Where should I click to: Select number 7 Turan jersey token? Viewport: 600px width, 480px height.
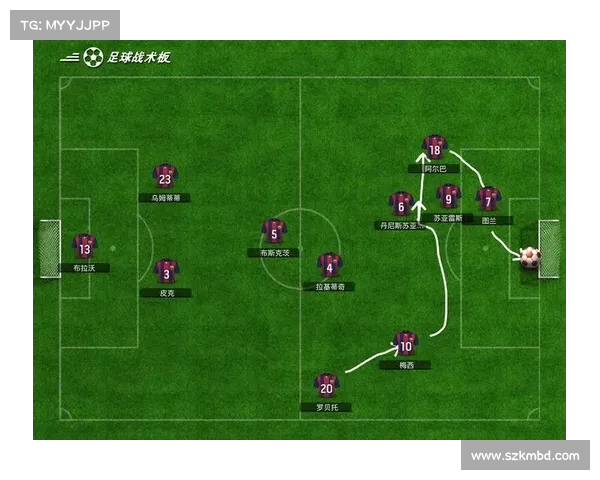coord(487,199)
